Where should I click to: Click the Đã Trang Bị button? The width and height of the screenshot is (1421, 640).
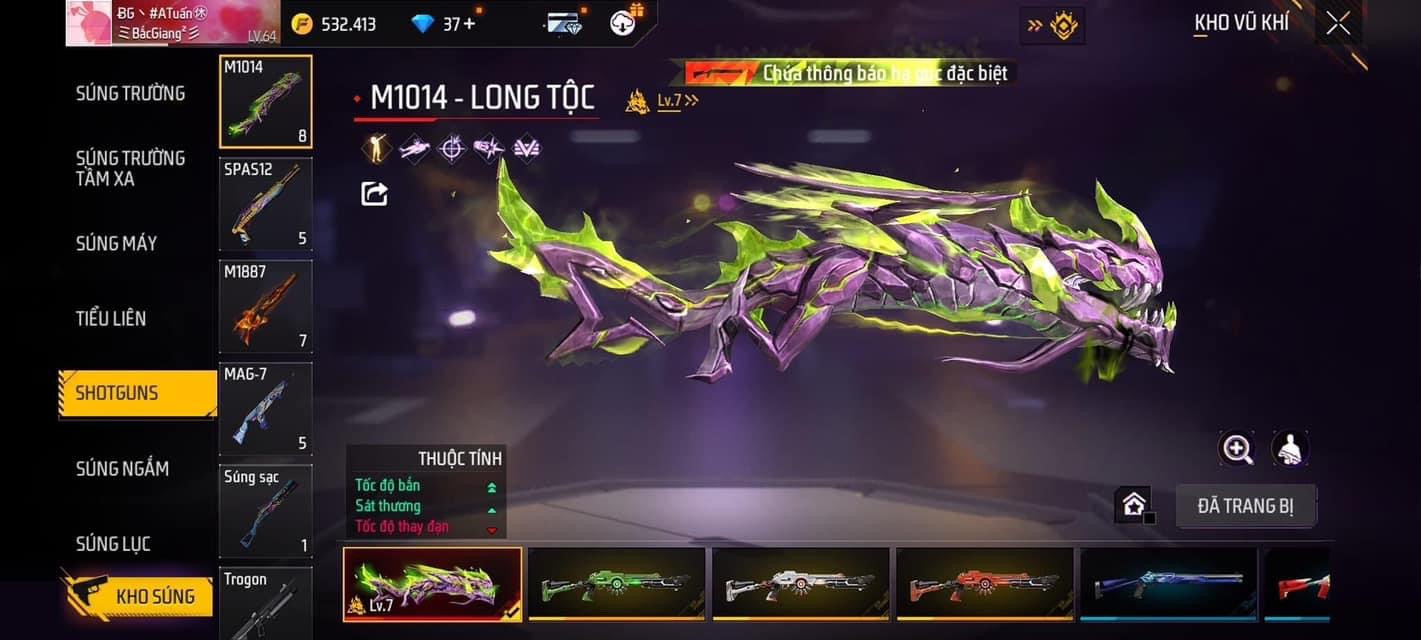(1245, 506)
